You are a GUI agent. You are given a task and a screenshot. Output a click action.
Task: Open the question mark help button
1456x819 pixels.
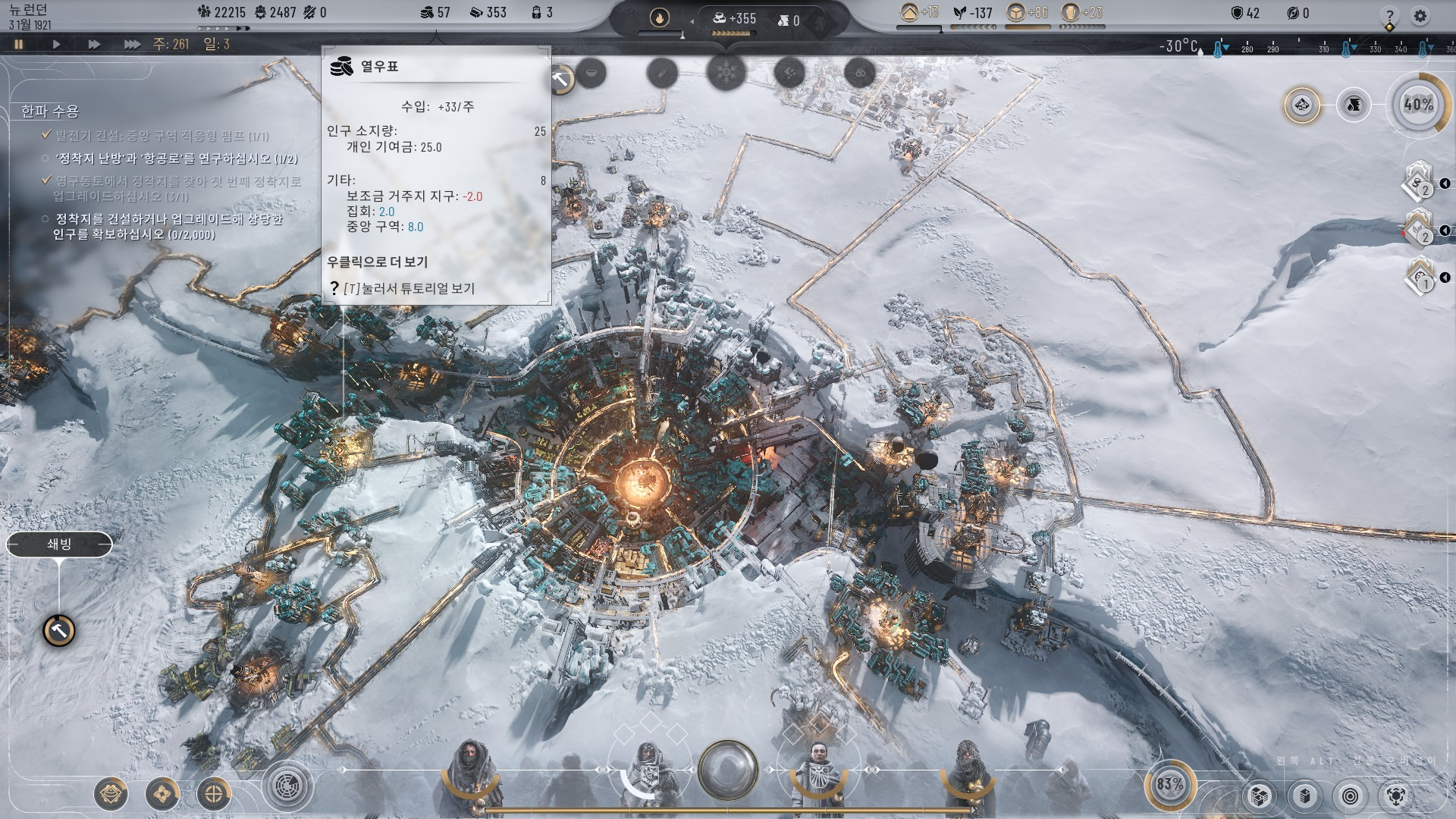1389,16
